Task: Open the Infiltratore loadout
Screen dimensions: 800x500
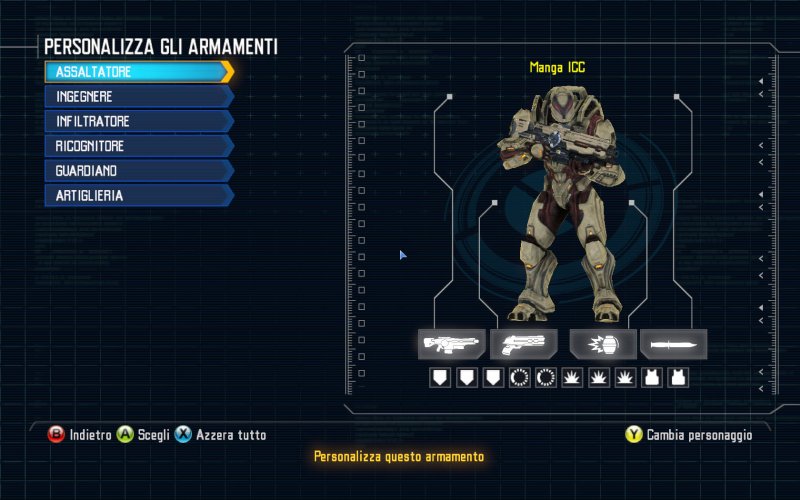Action: (138, 121)
